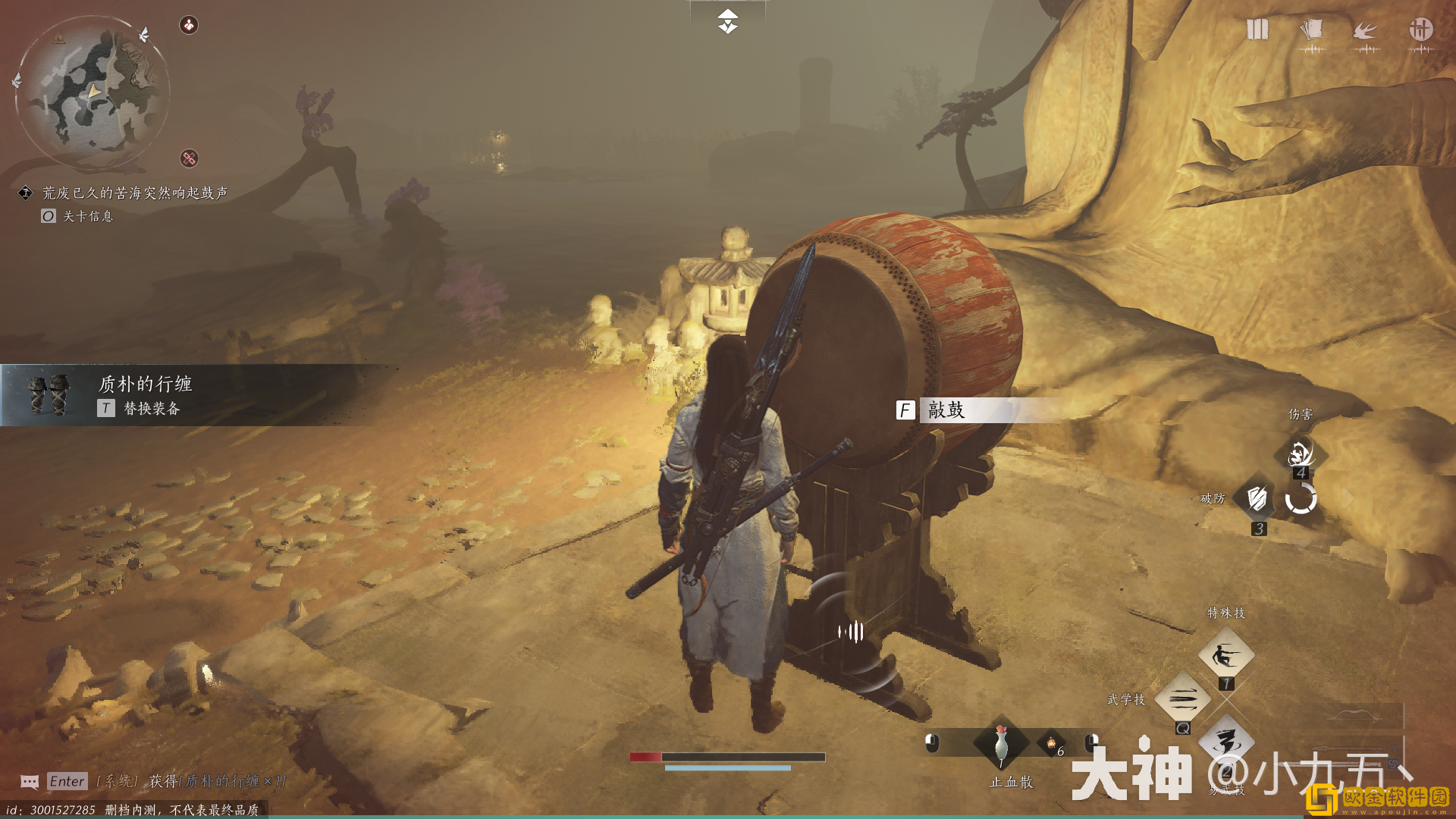Trigger the 易武技 weapon-swap skill
1456x819 pixels.
pyautogui.click(x=1225, y=742)
